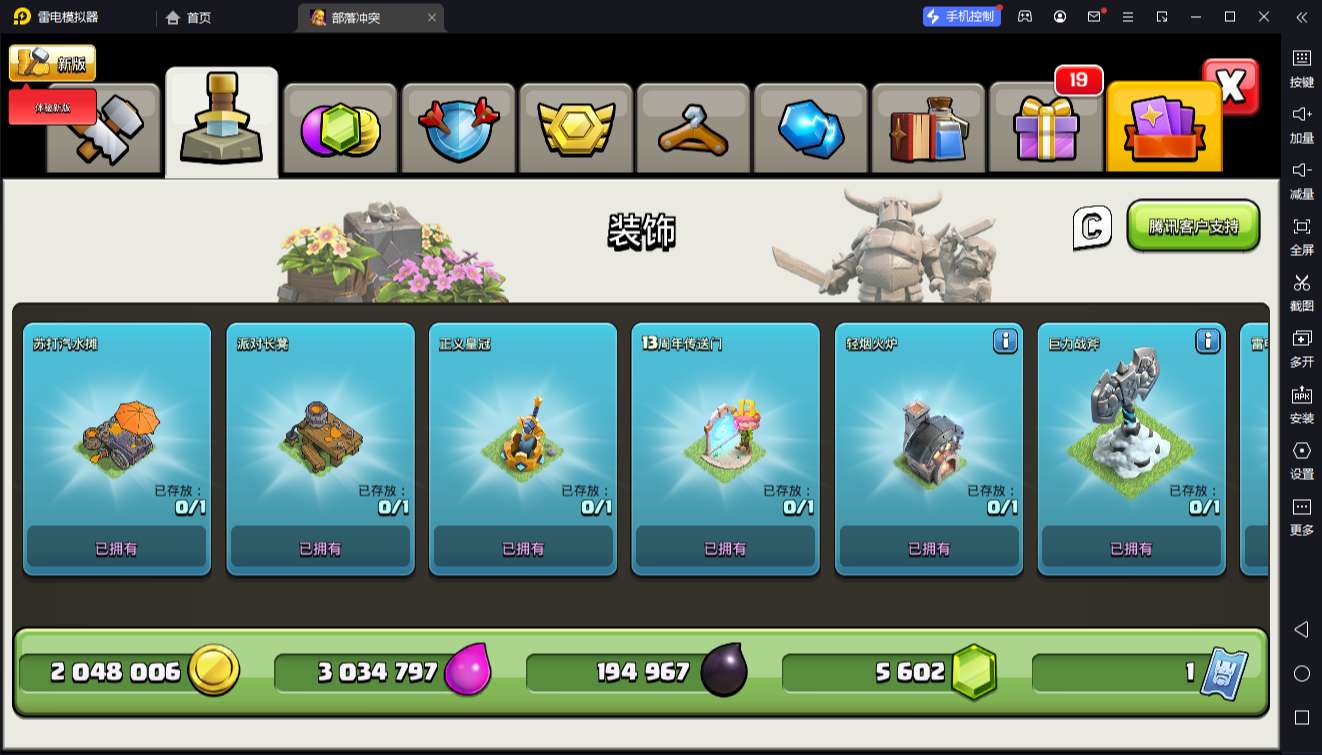Click the 新版 hammer button
Image resolution: width=1322 pixels, height=755 pixels.
(x=52, y=63)
